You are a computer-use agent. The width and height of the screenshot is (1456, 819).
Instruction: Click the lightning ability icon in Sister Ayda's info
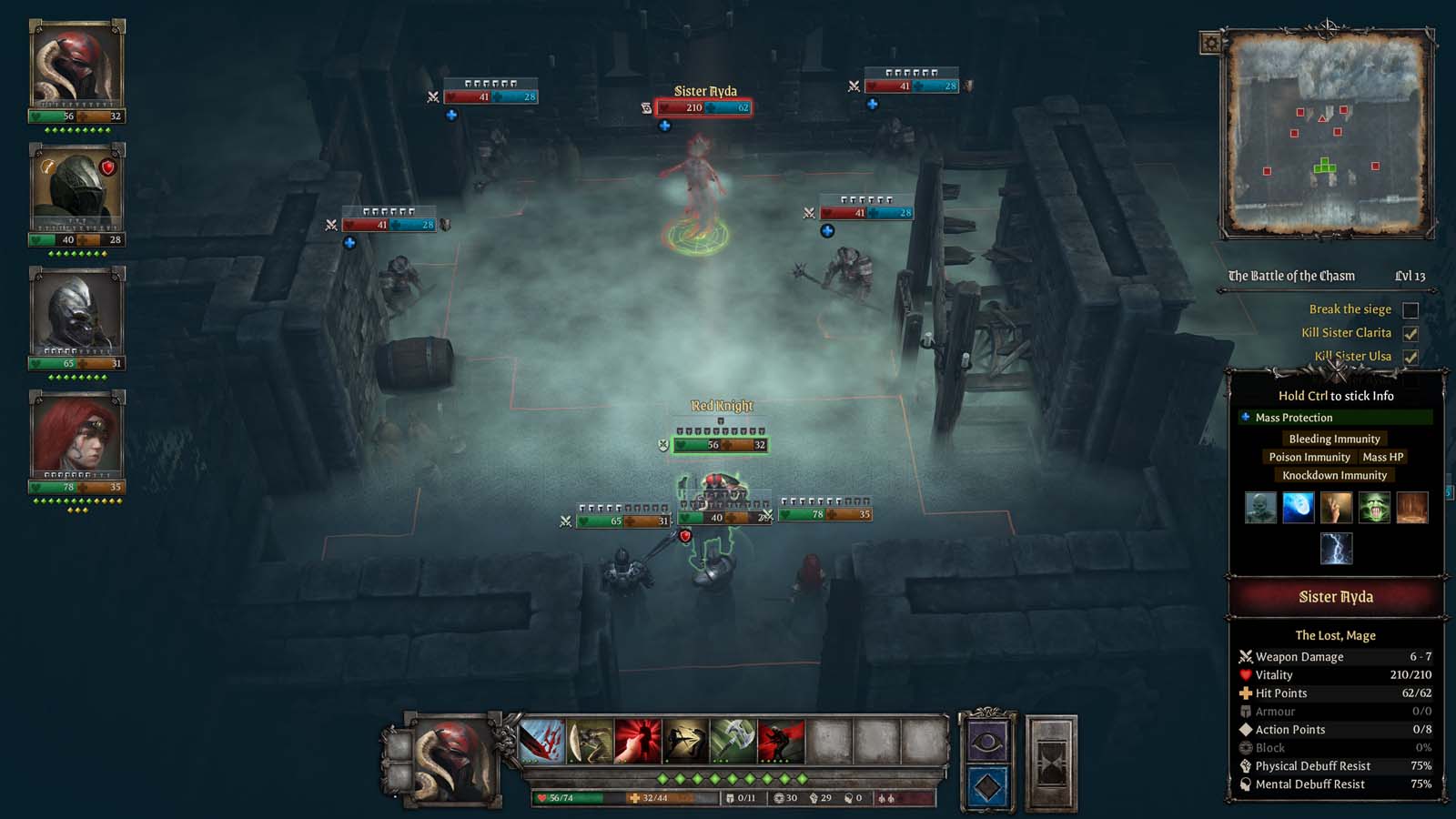(x=1336, y=548)
